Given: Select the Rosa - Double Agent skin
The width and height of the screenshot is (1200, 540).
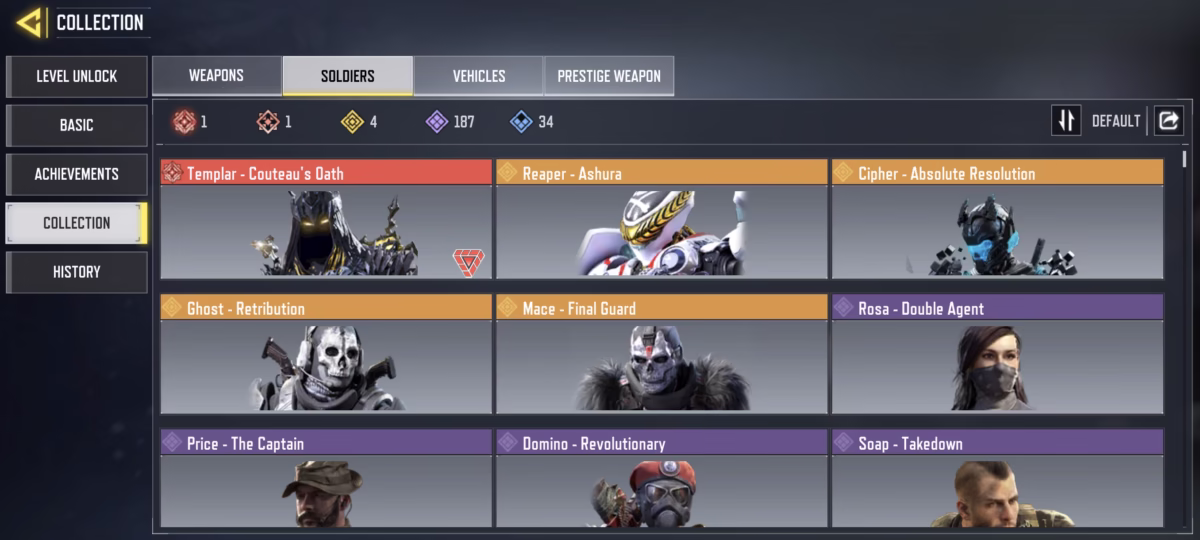Looking at the screenshot, I should (997, 354).
